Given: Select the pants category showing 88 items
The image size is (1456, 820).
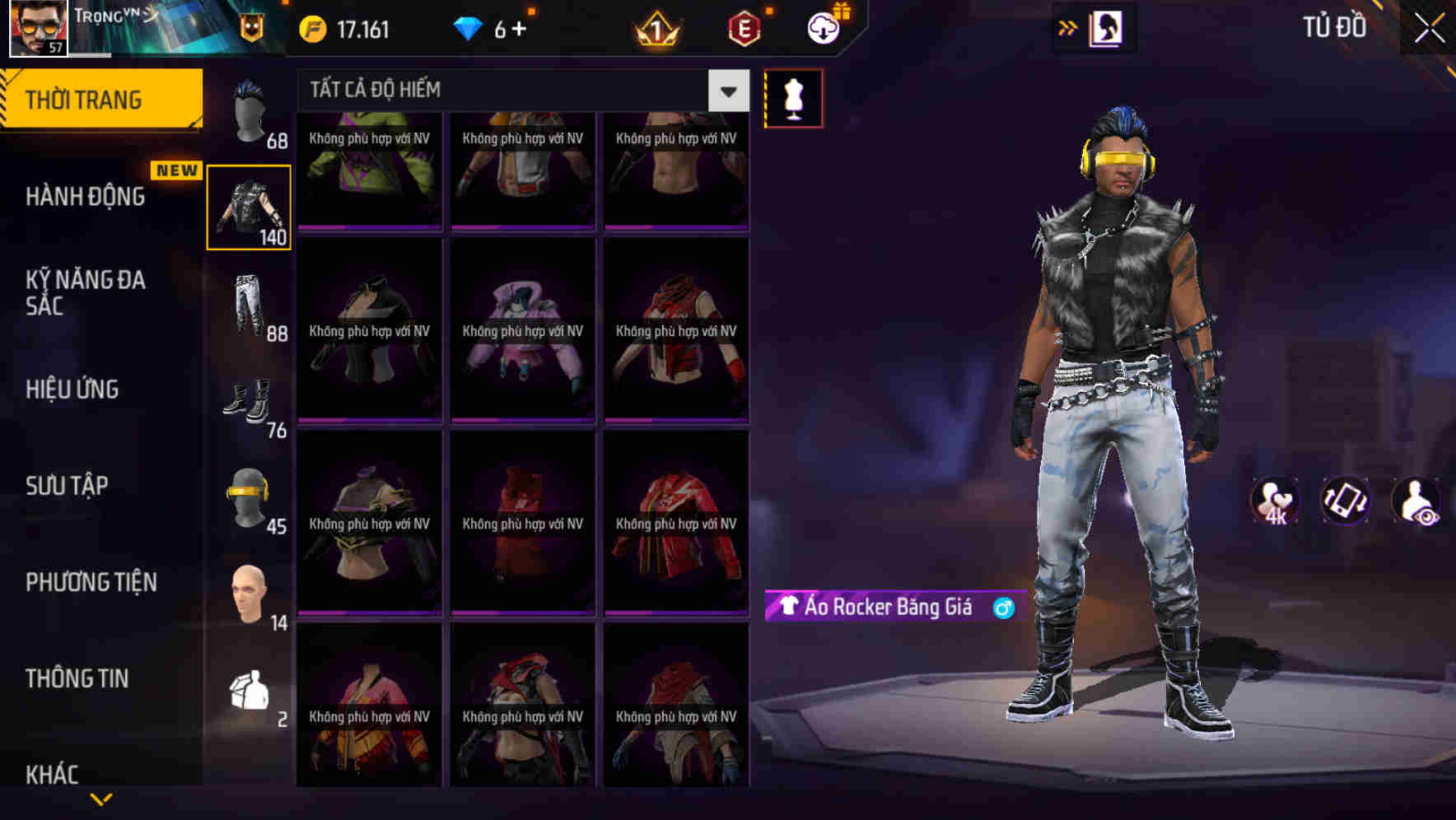Looking at the screenshot, I should tap(250, 305).
